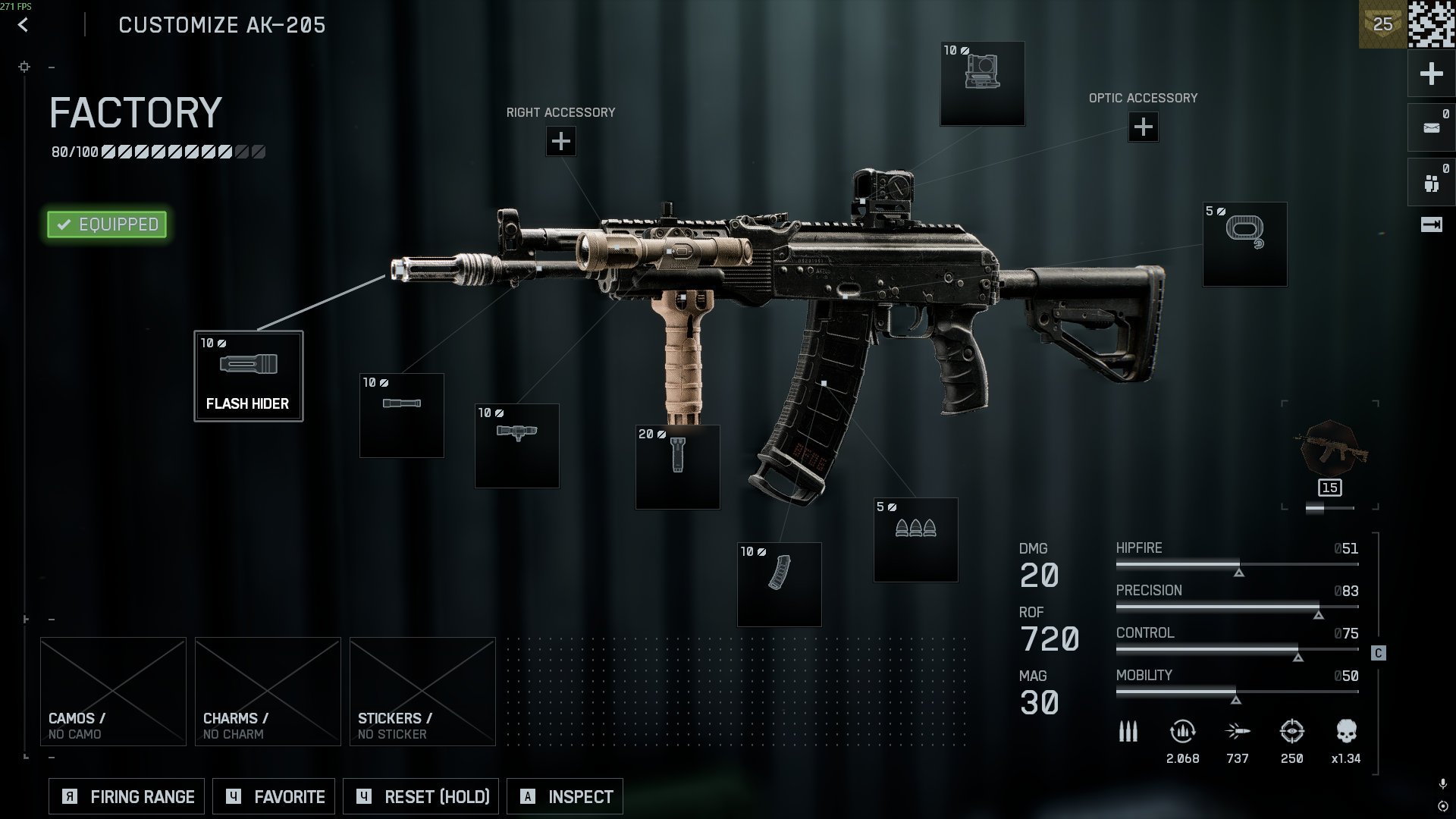Choose the weapon light attachment slot

tap(516, 445)
